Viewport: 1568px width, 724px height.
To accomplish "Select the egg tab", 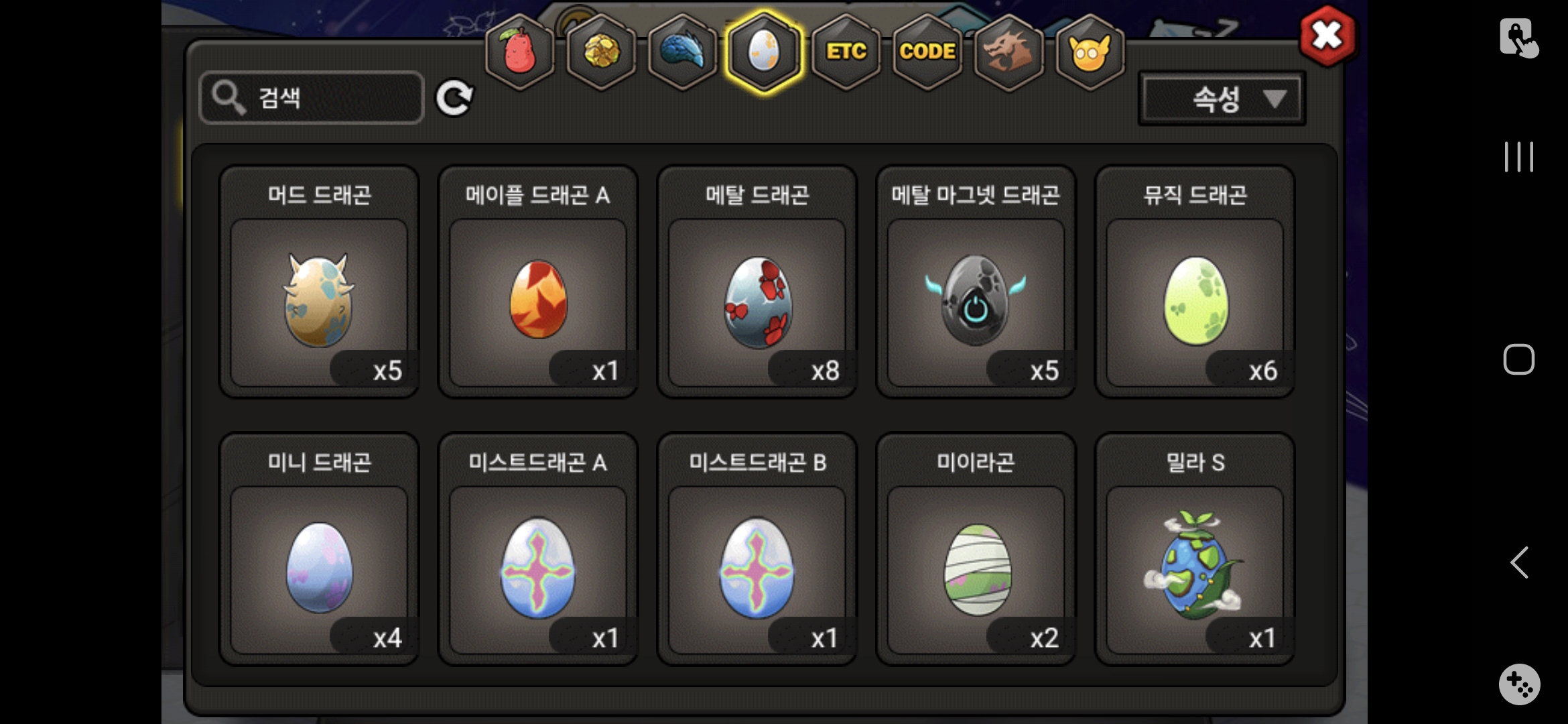I will (x=764, y=52).
